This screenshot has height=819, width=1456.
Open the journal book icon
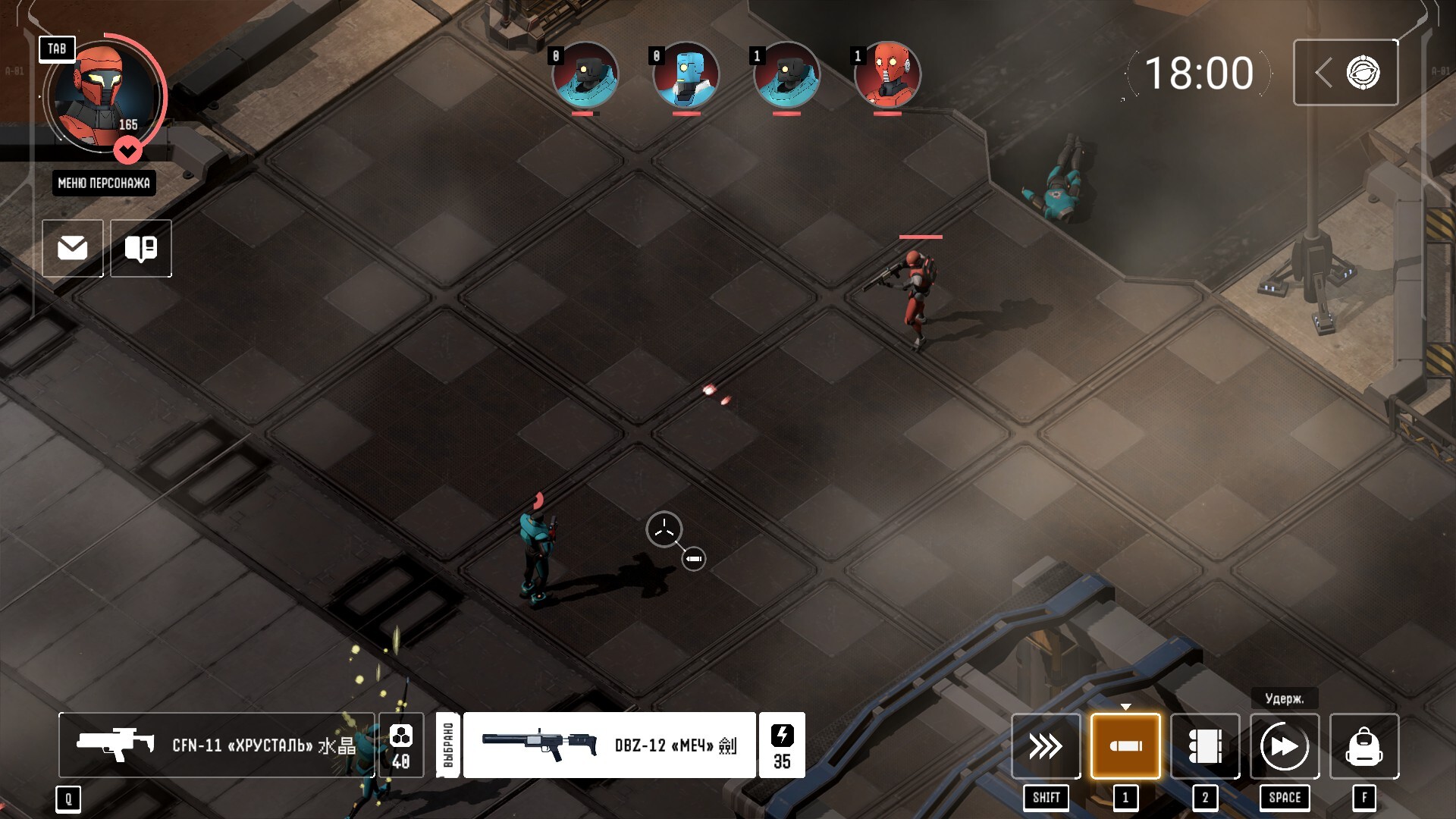tap(141, 248)
